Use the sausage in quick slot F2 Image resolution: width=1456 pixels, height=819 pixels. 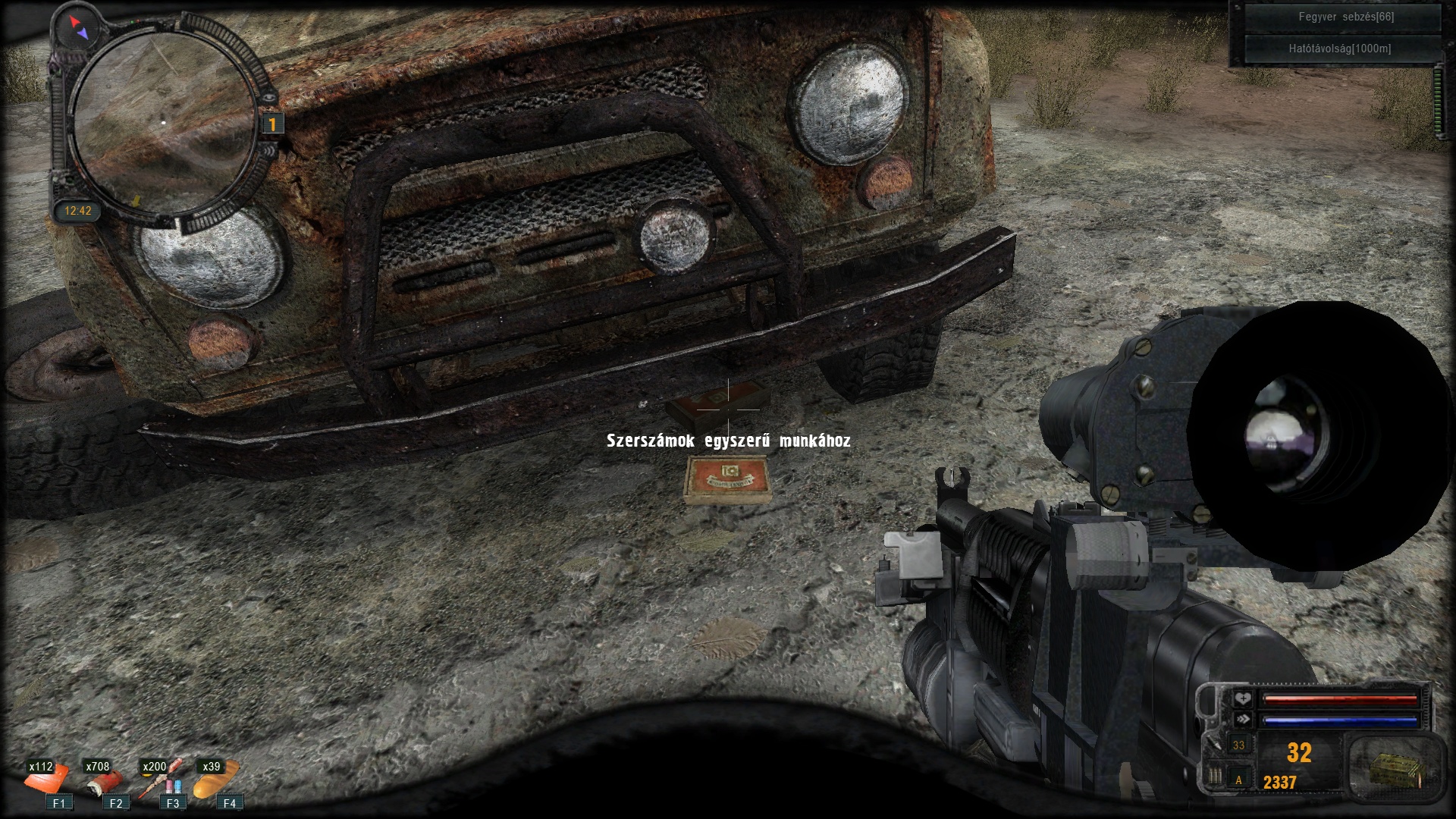pos(105,782)
